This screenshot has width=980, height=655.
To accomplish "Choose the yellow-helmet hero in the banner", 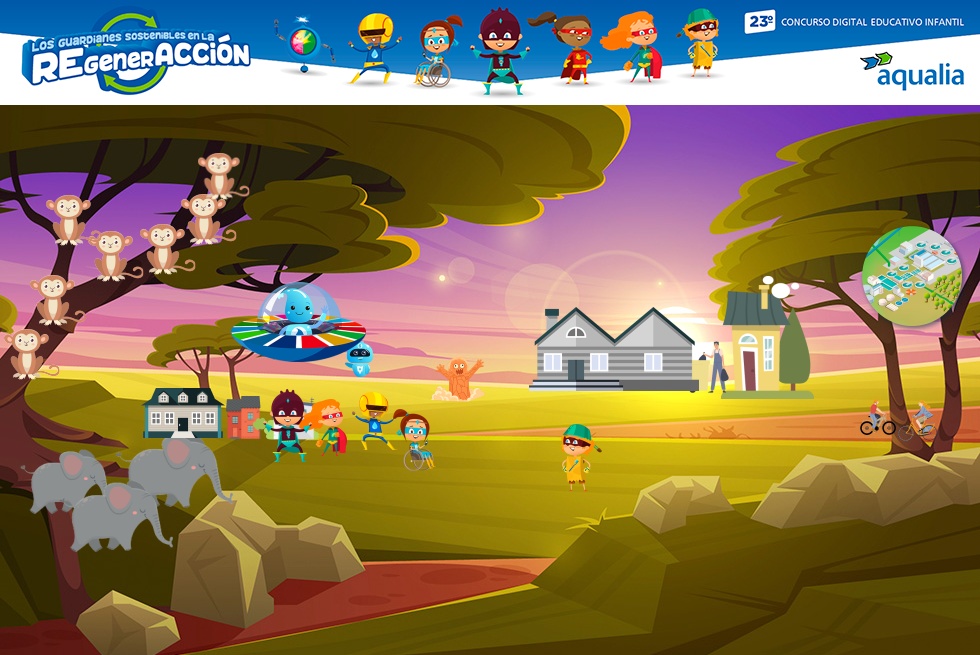I will tap(374, 47).
